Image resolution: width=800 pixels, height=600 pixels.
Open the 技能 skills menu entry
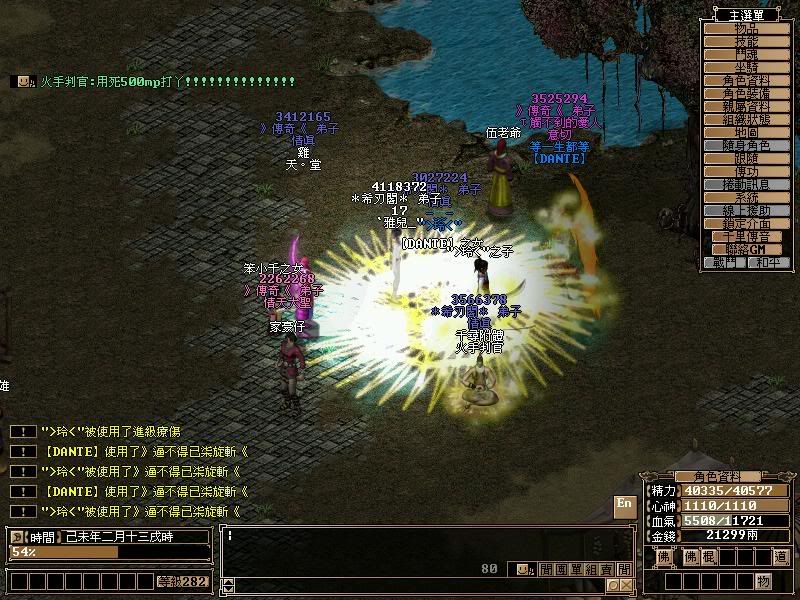(x=746, y=42)
